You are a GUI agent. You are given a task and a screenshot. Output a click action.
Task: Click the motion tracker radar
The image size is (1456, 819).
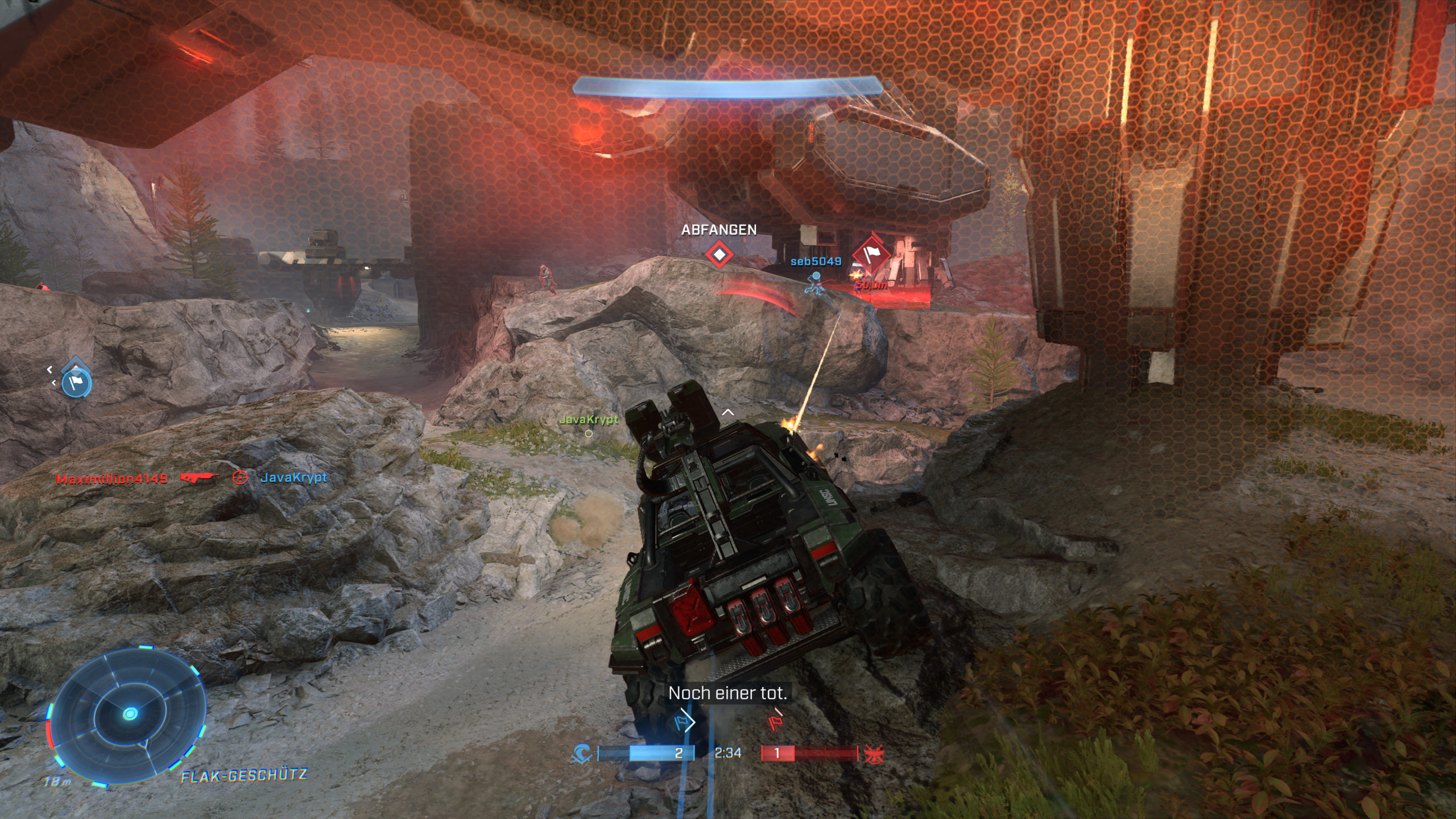click(131, 713)
